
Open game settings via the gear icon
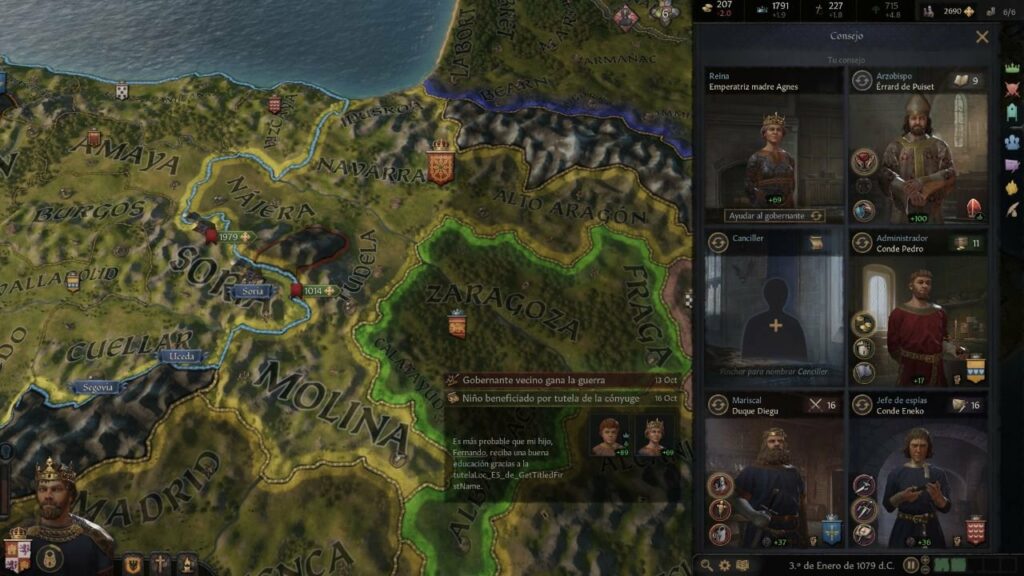tap(725, 565)
